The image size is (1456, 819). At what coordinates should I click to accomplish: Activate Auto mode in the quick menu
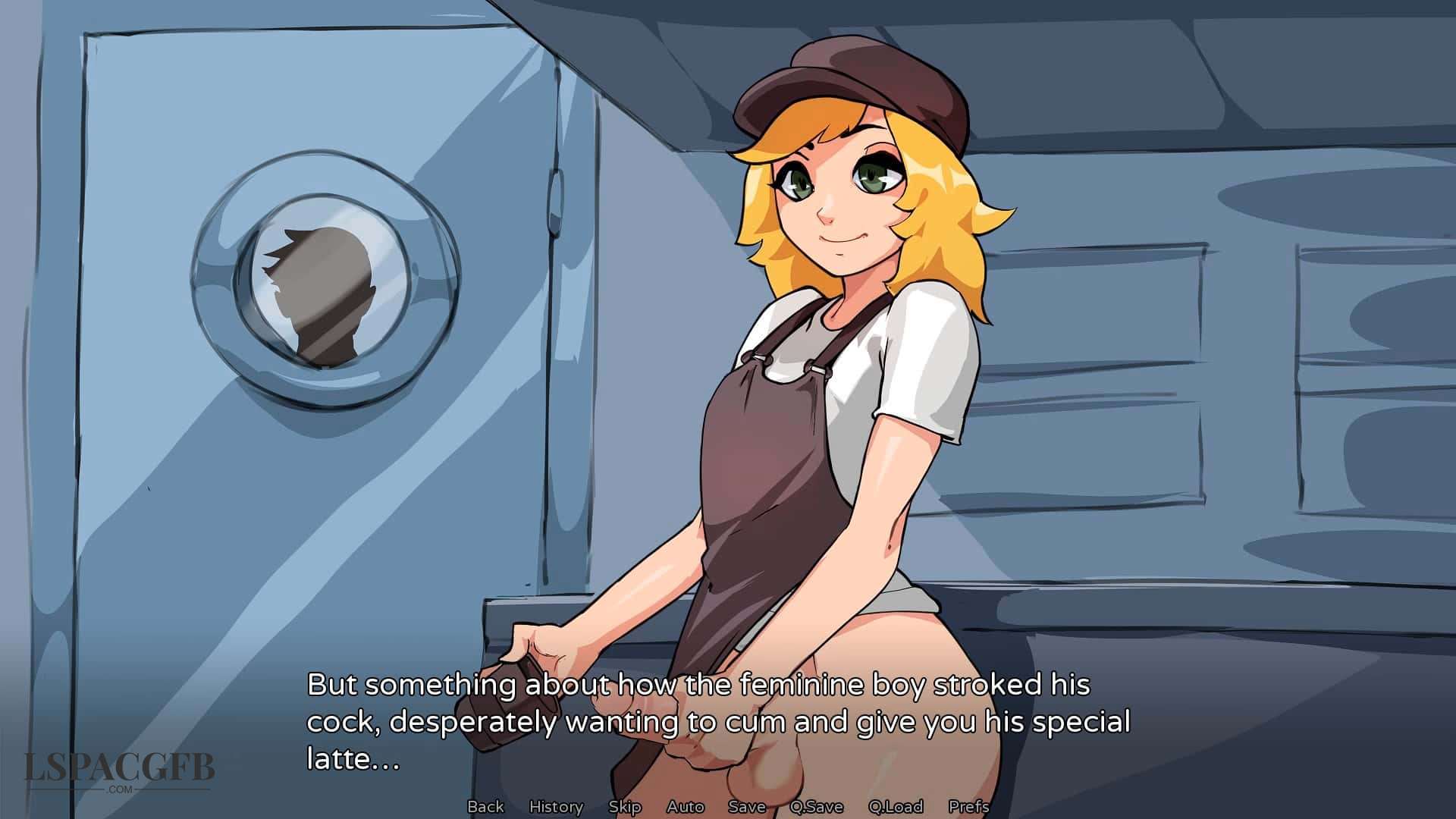(683, 807)
